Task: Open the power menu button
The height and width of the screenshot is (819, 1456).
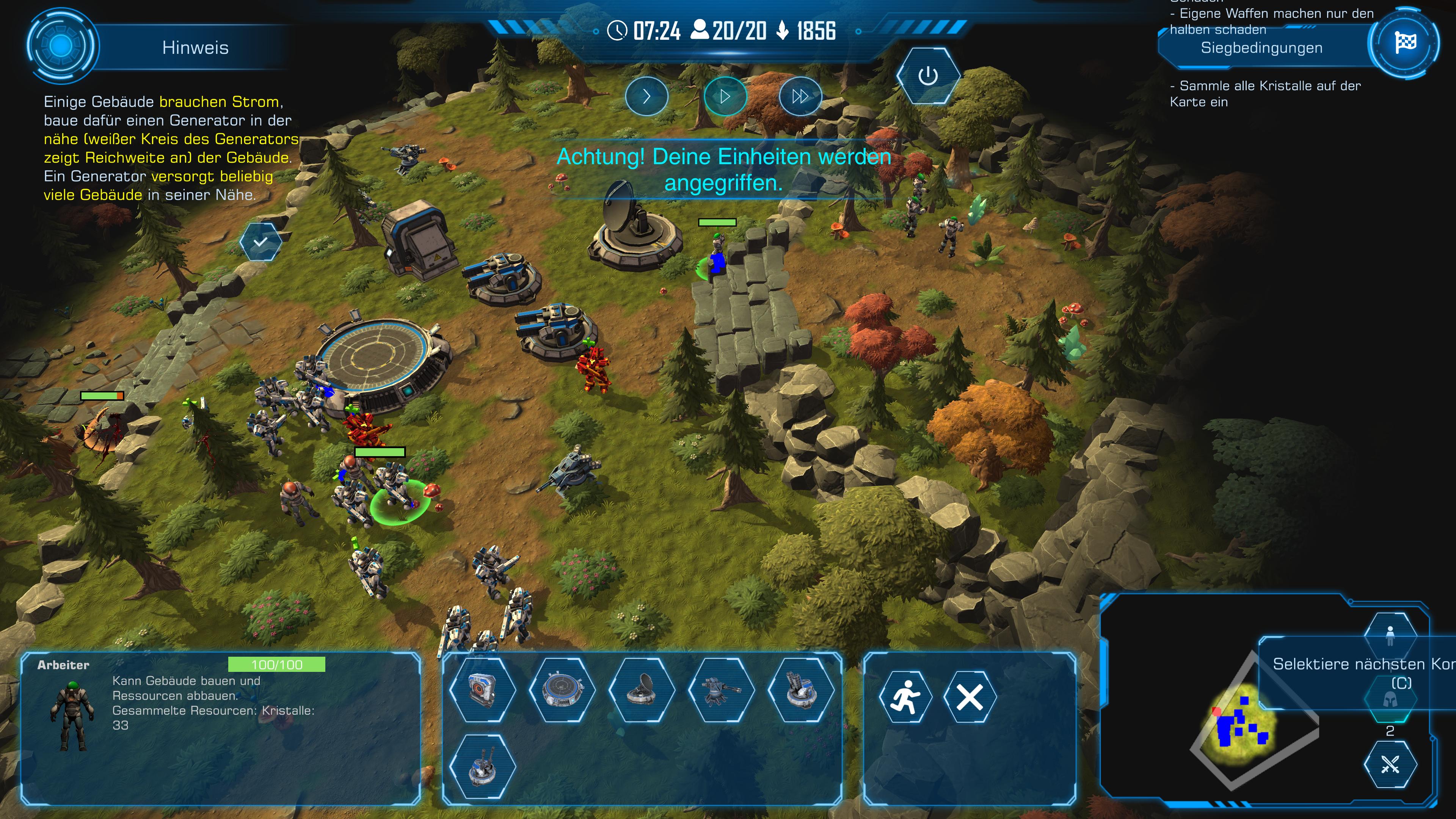Action: [x=927, y=76]
